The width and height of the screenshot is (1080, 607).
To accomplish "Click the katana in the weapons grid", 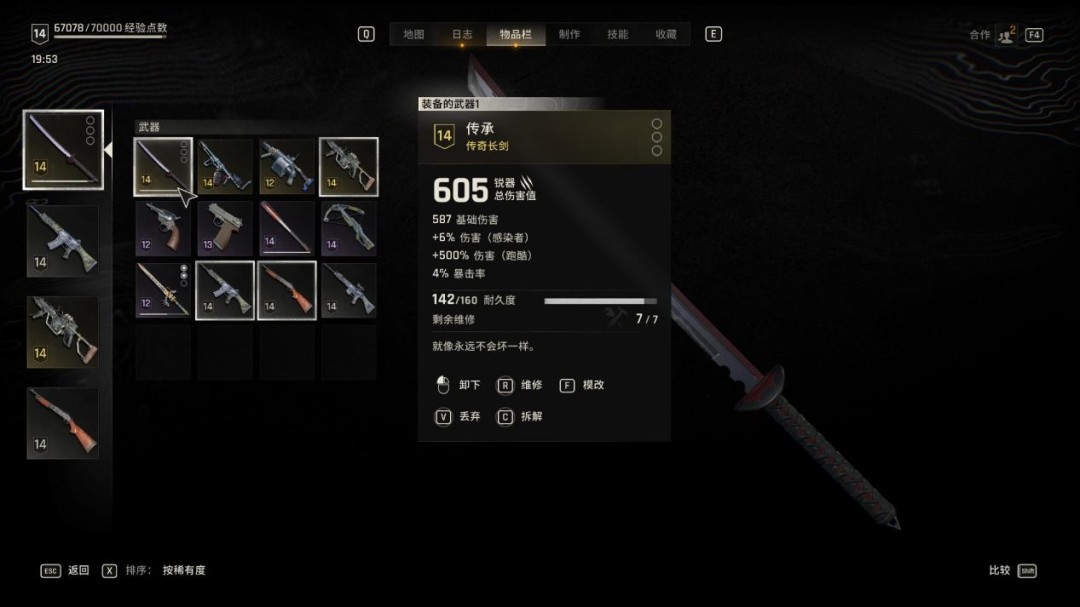I will coord(163,166).
